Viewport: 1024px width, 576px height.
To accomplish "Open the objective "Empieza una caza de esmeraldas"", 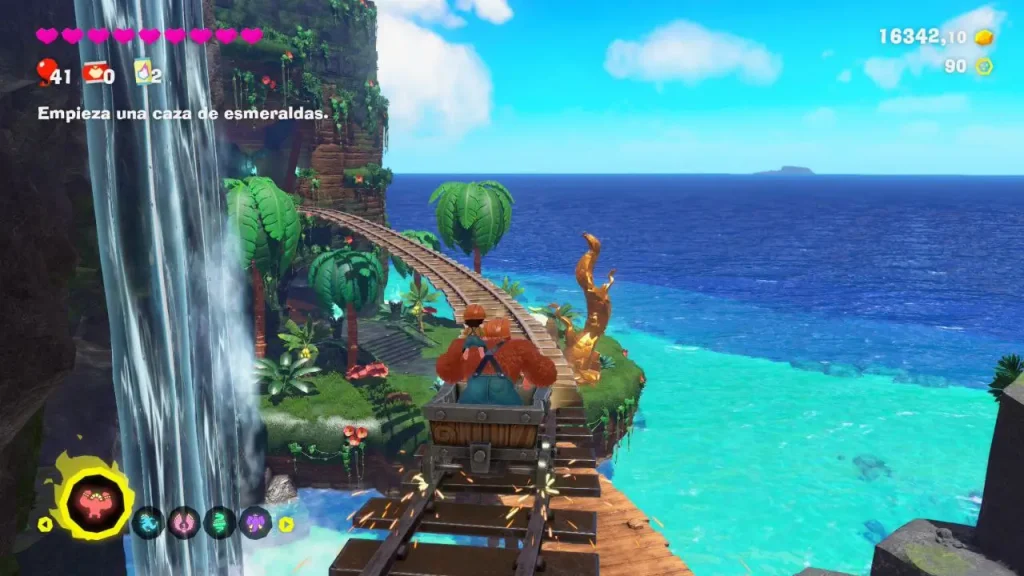I will [x=183, y=114].
